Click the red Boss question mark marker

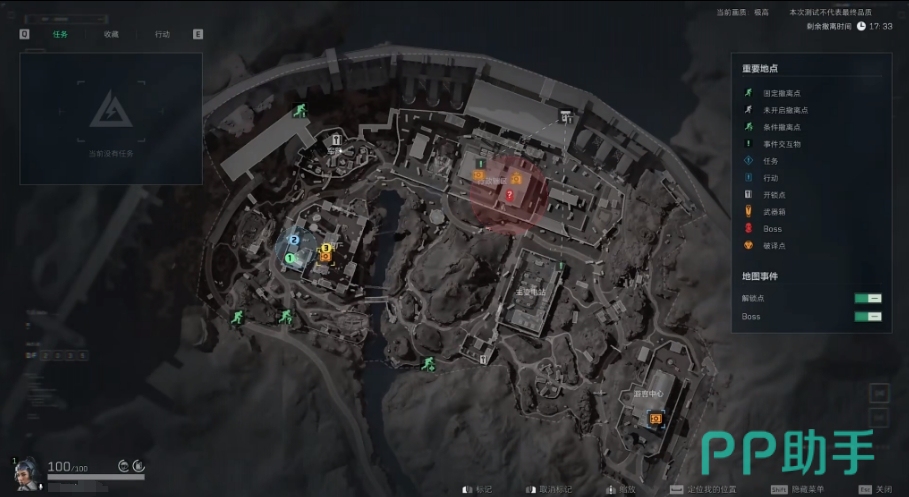509,196
